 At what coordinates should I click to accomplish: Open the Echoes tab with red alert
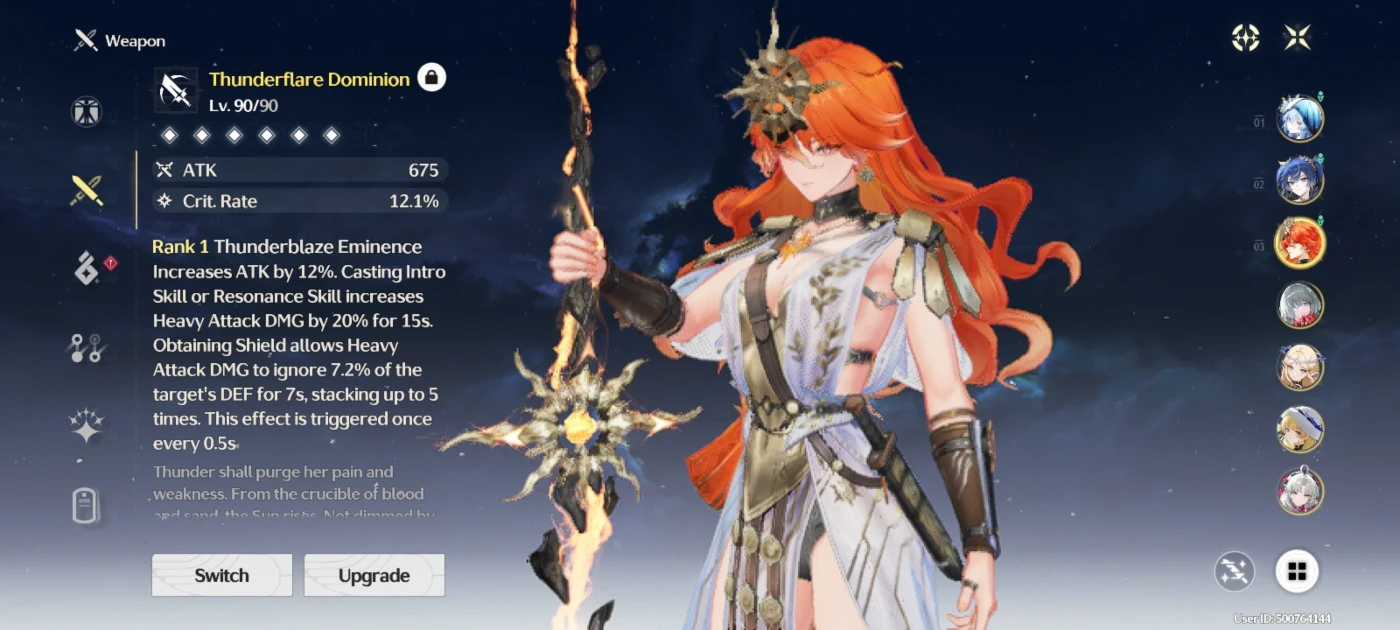click(87, 268)
